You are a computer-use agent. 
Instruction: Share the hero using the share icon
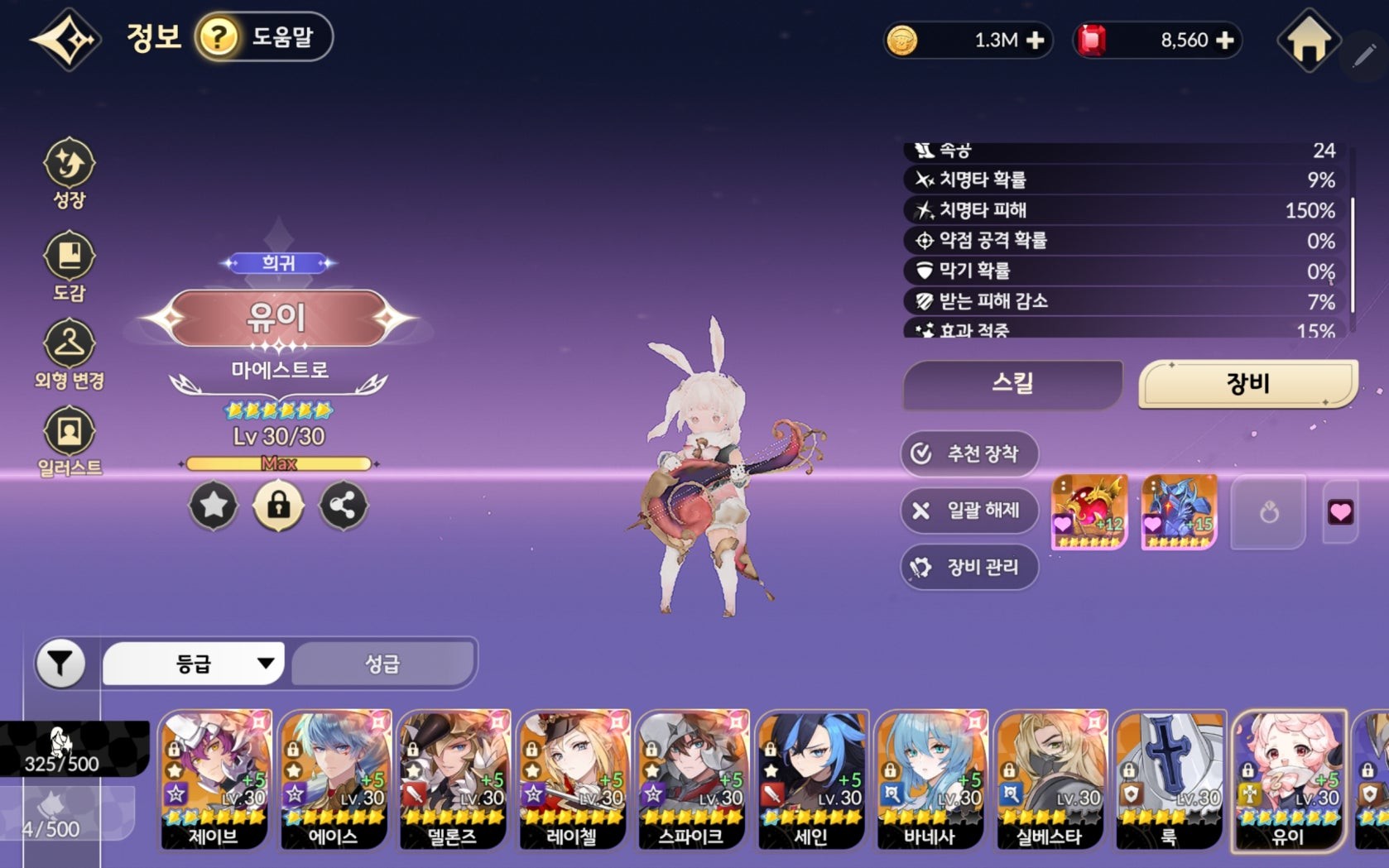343,505
